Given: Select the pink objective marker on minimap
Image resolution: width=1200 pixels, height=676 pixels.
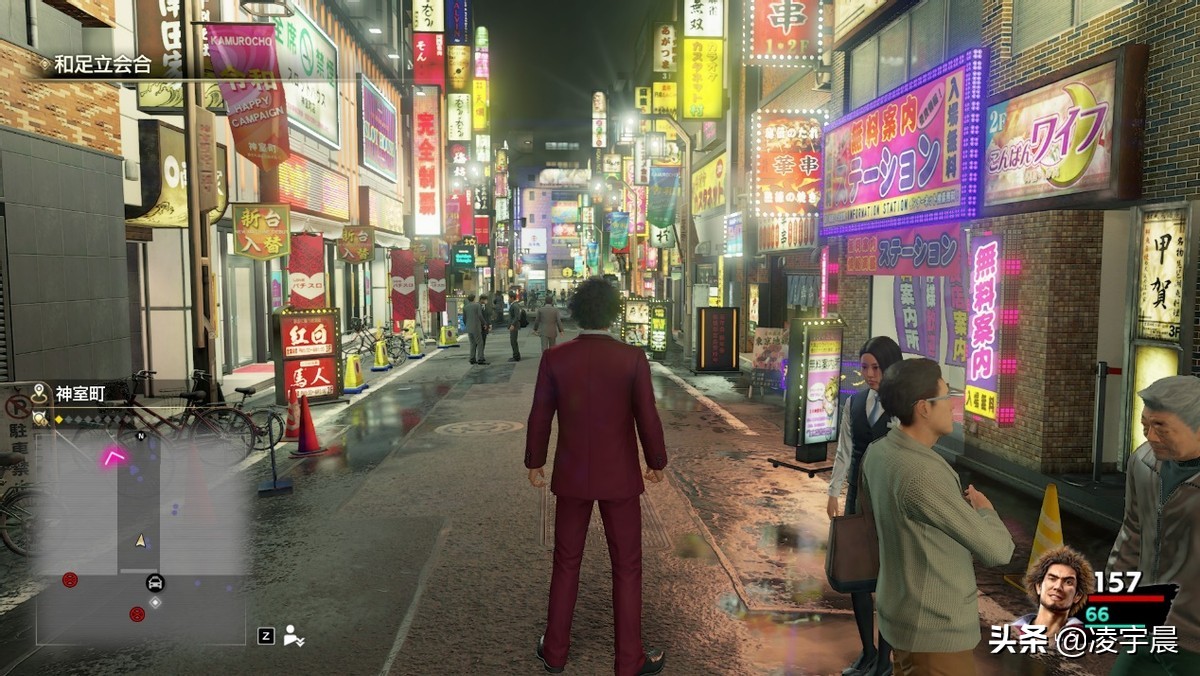Looking at the screenshot, I should [x=112, y=457].
